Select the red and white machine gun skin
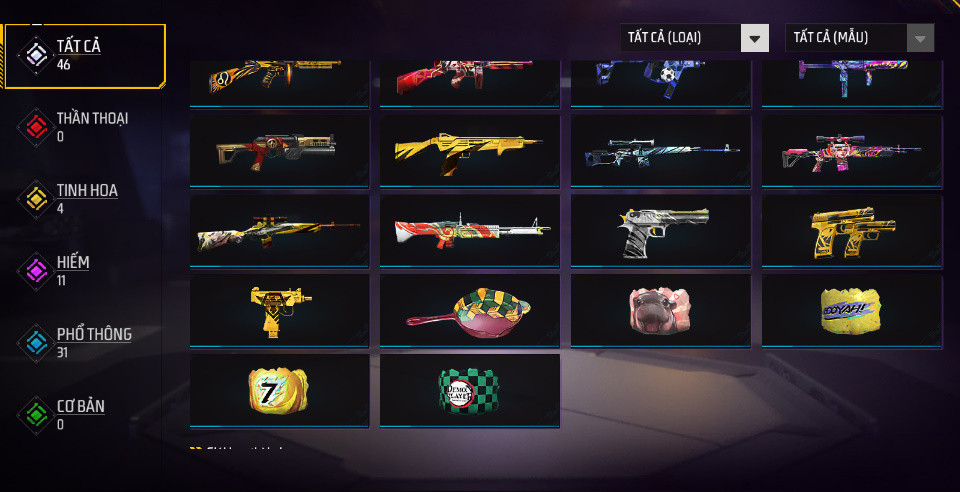 tap(470, 230)
